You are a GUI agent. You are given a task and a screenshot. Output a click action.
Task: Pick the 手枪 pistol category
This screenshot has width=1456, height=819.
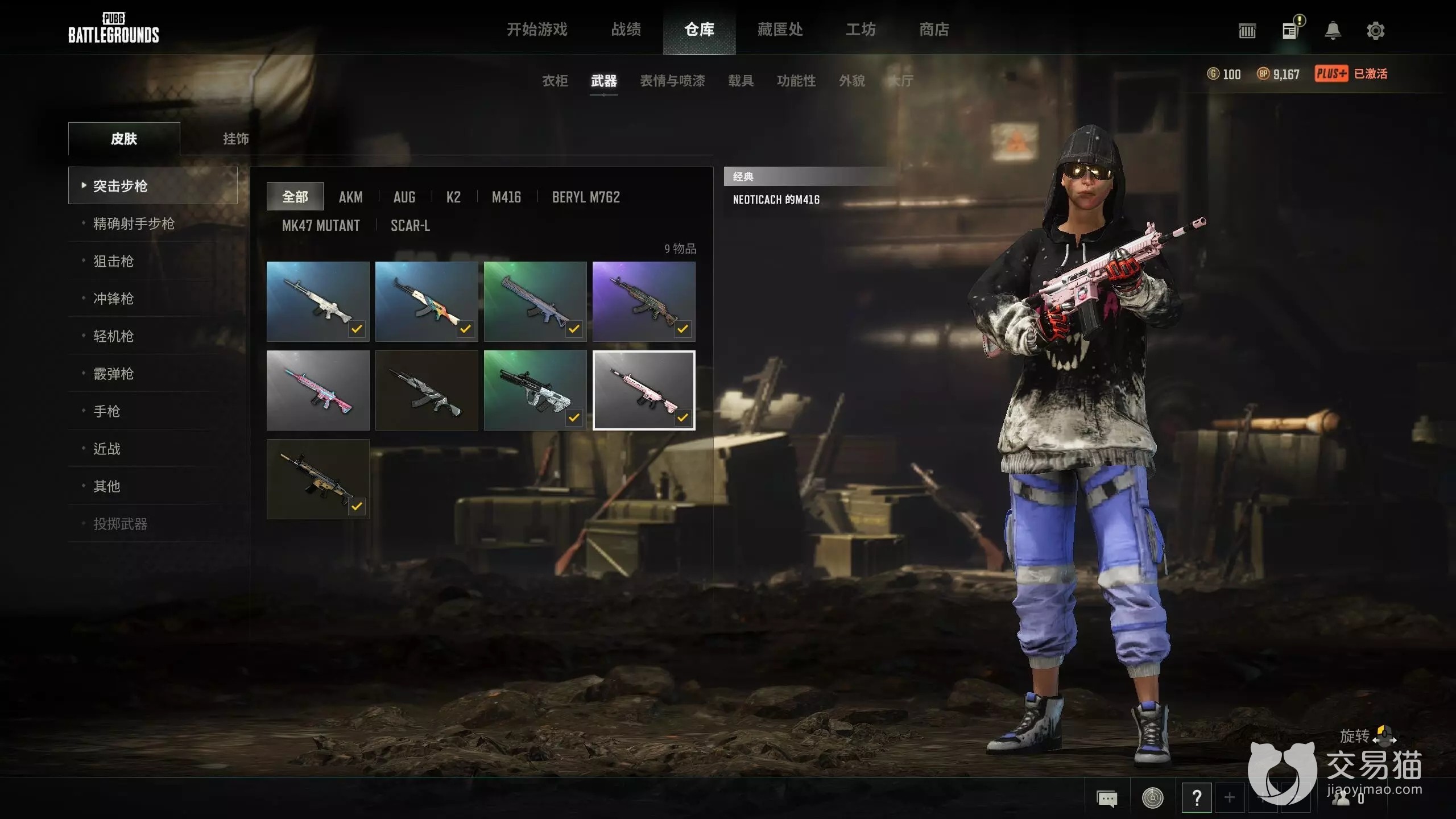[x=106, y=411]
